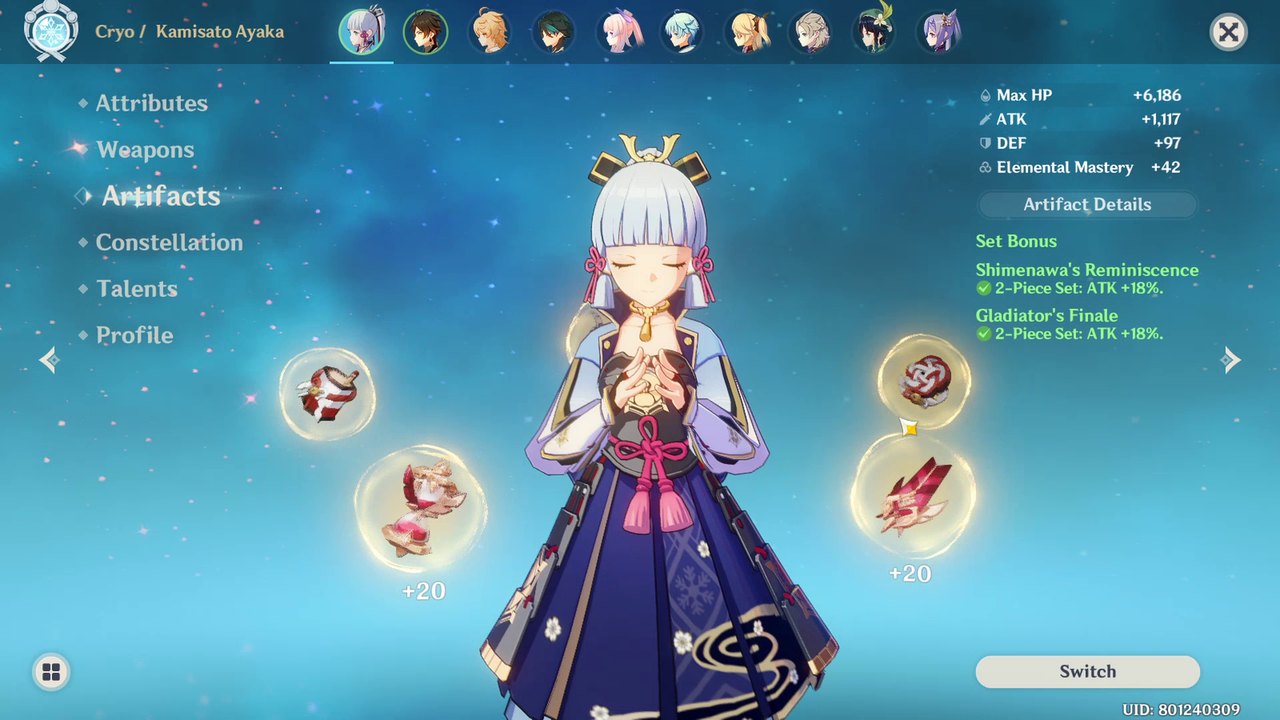
Task: Open the Attributes menu entry
Action: click(x=151, y=103)
